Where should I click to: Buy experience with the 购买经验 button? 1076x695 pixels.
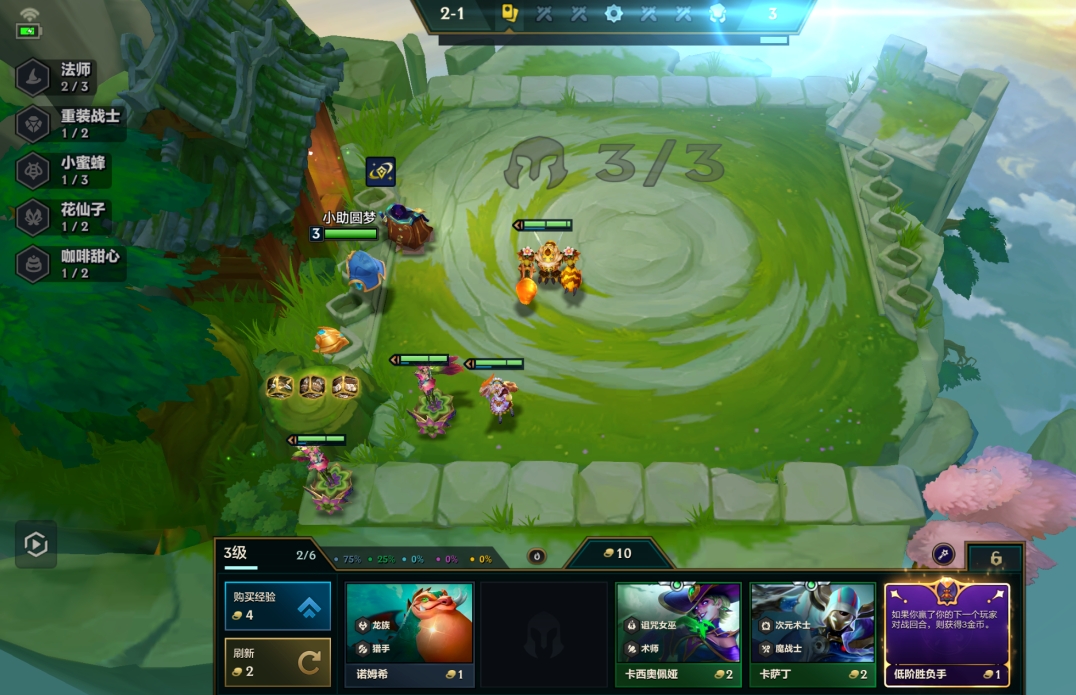point(277,606)
